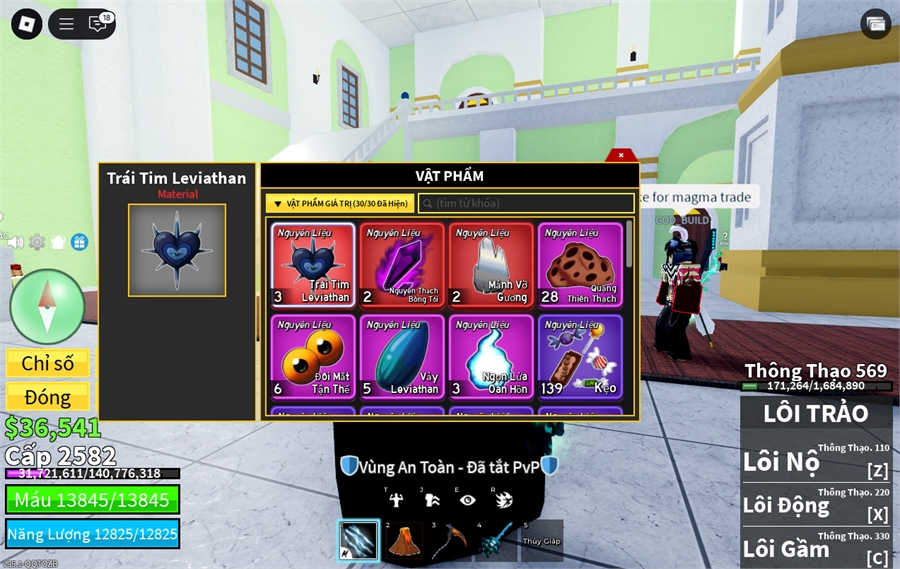900x569 pixels.
Task: Select the volcano hotbar slot
Action: click(403, 541)
